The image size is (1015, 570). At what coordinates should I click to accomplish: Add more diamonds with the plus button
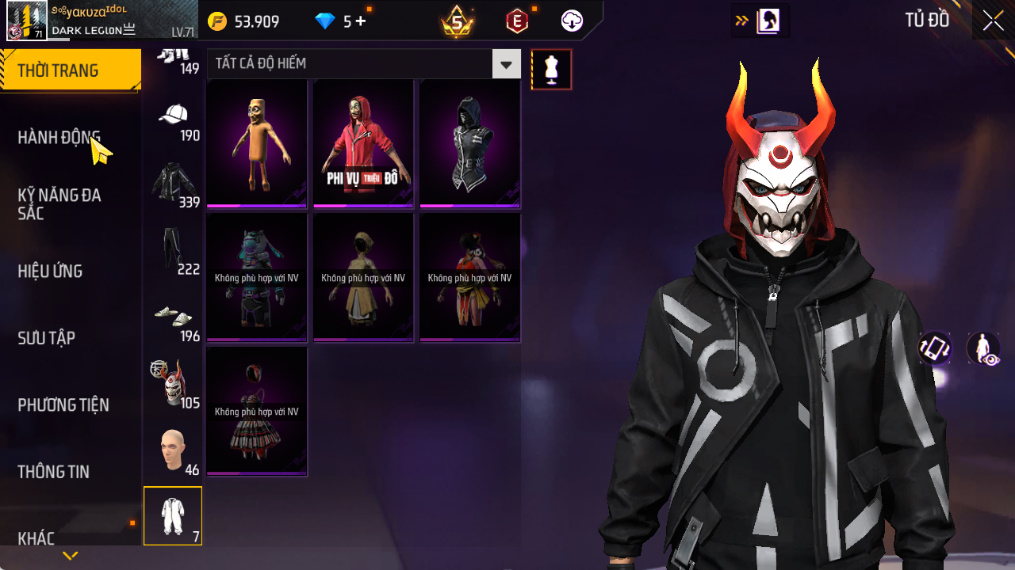360,21
